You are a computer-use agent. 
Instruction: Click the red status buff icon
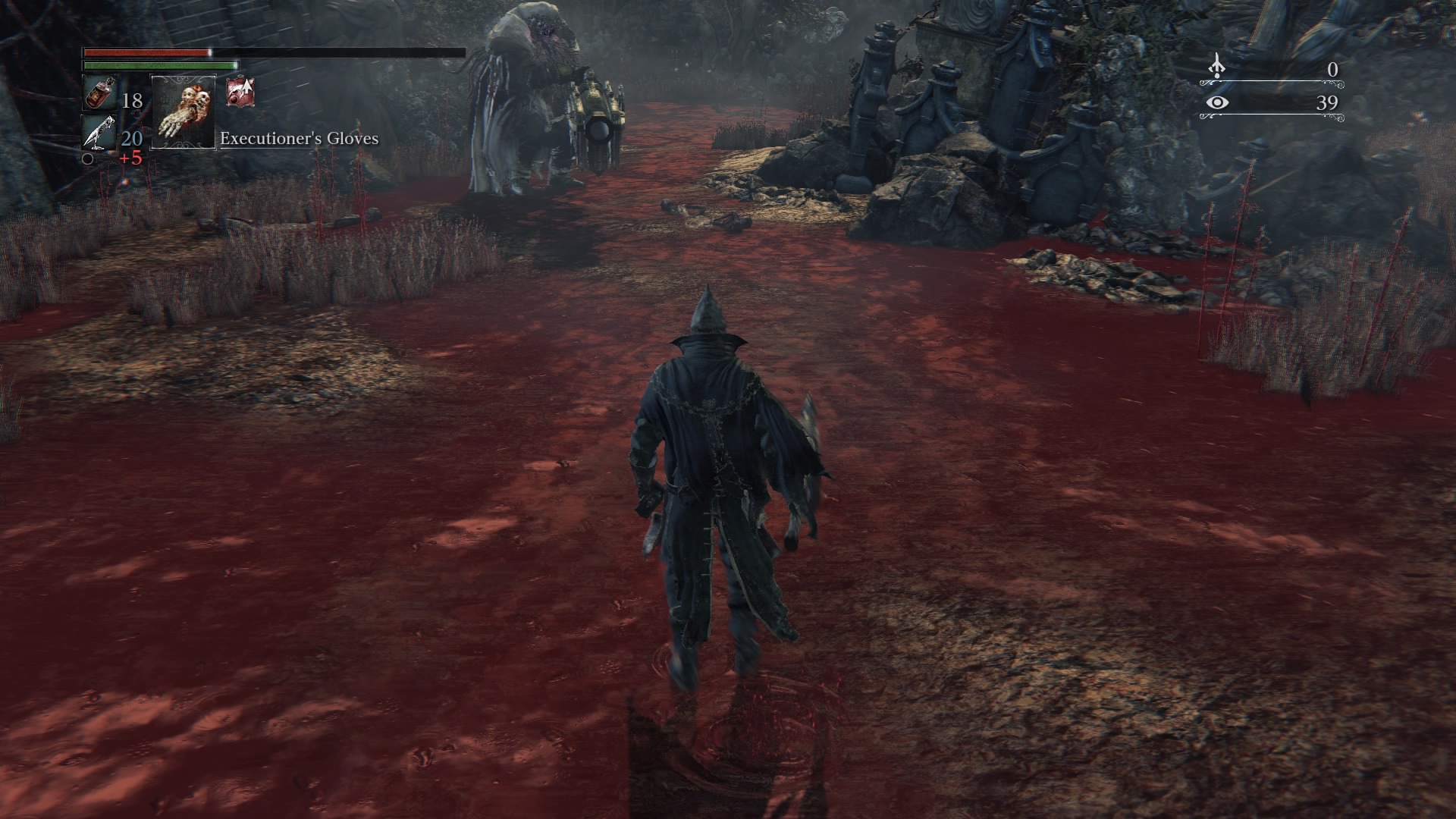[240, 92]
